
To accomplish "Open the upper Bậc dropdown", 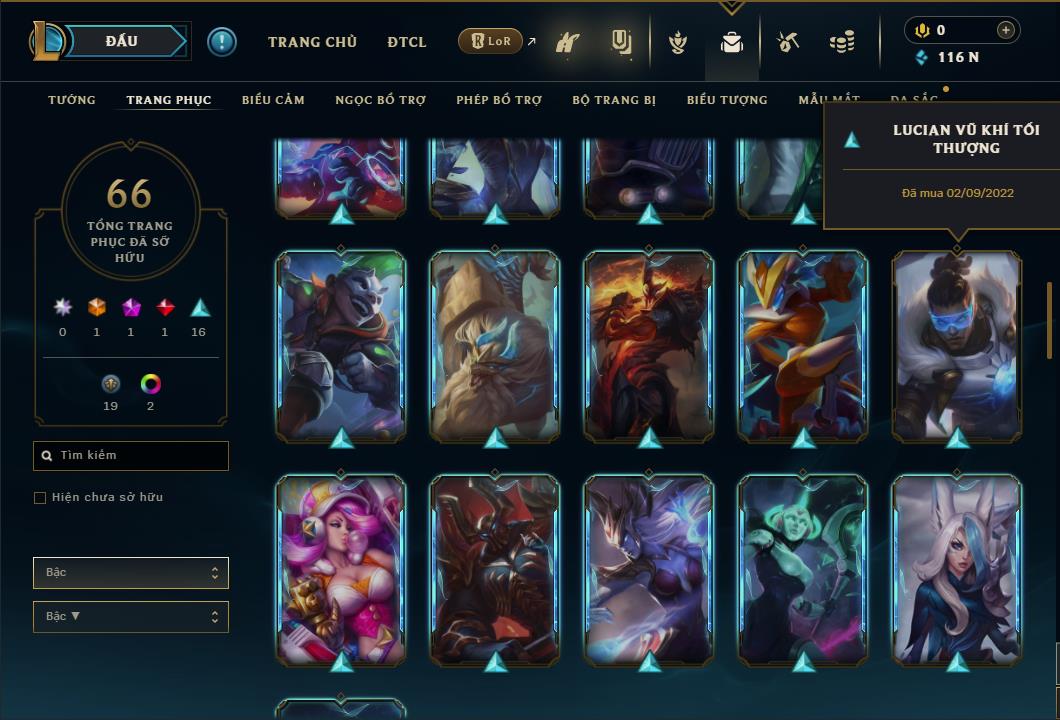I will 131,573.
